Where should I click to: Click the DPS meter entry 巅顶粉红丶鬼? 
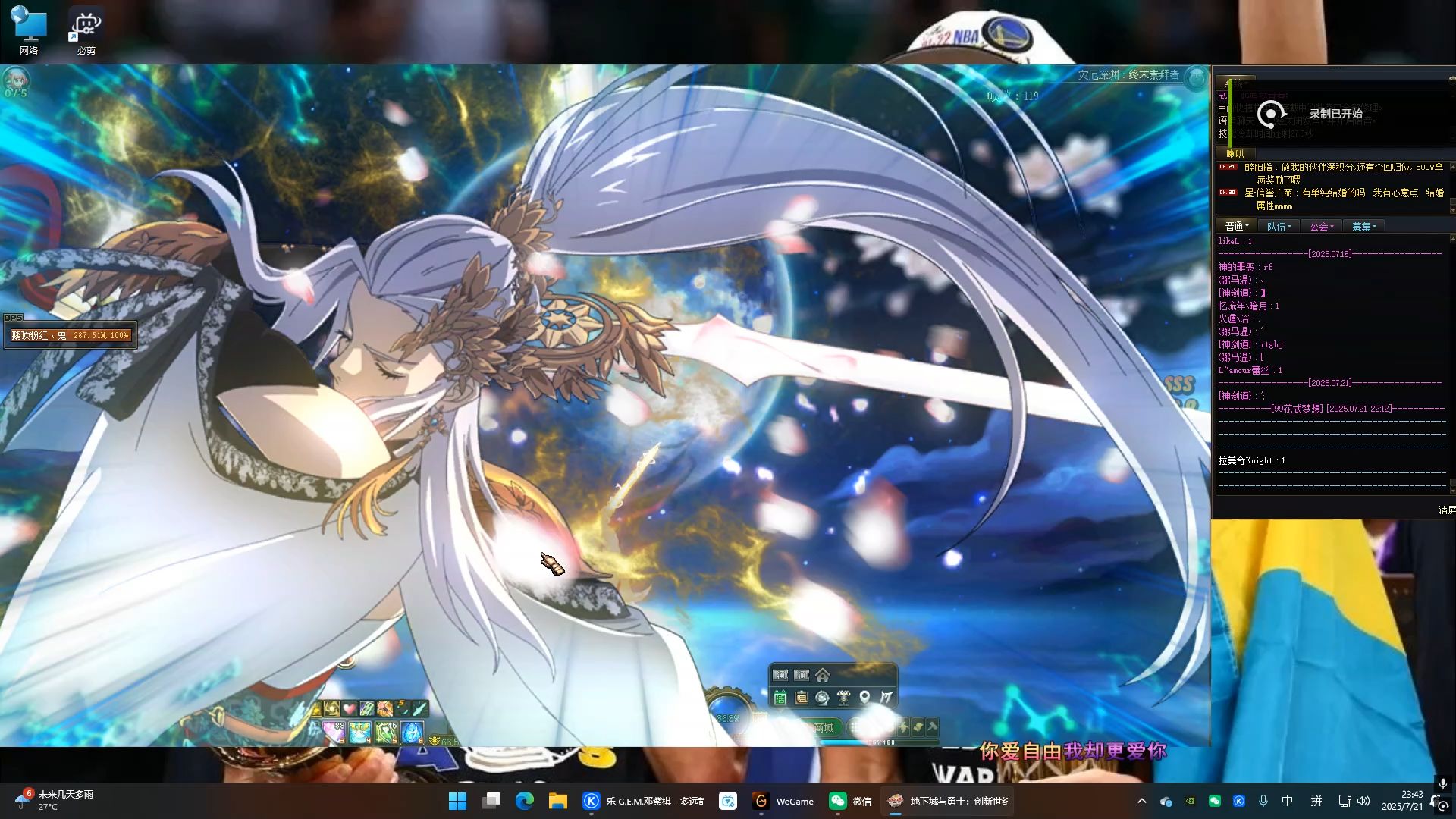click(x=71, y=335)
